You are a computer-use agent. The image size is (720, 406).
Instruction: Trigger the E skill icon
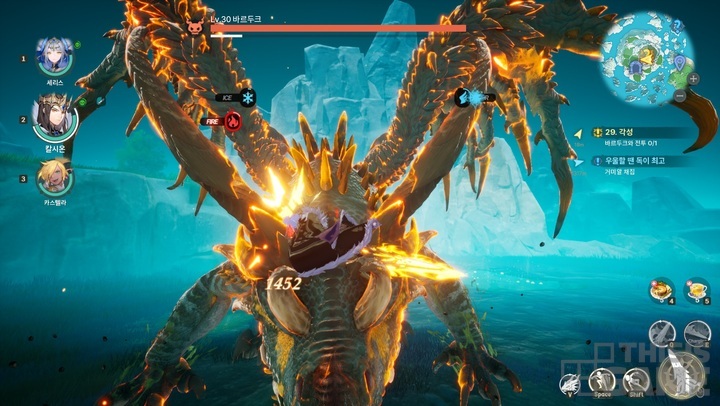tap(694, 333)
